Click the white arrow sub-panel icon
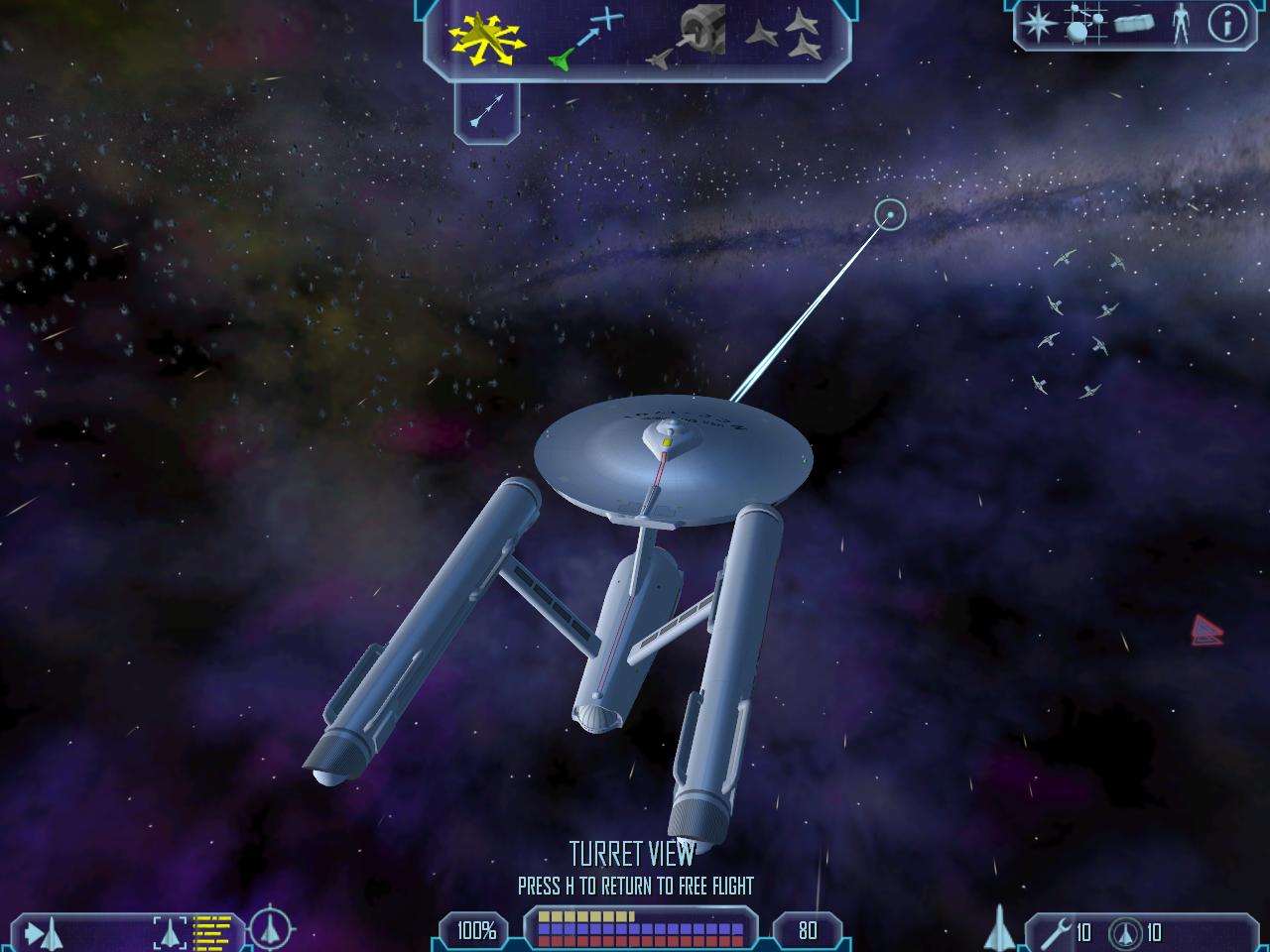The image size is (1270, 952). coord(485,109)
